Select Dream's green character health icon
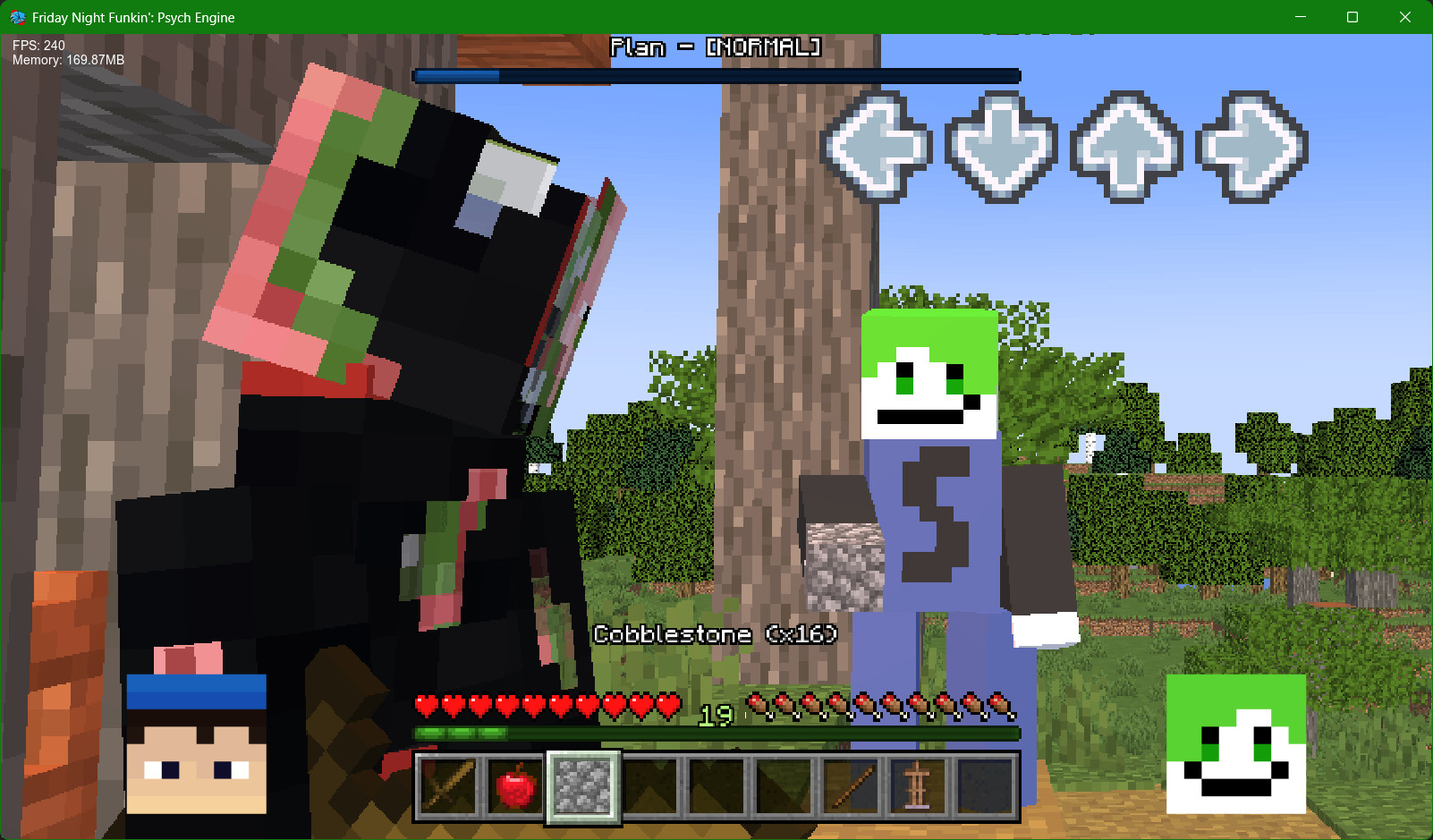Viewport: 1433px width, 840px height. [1236, 742]
